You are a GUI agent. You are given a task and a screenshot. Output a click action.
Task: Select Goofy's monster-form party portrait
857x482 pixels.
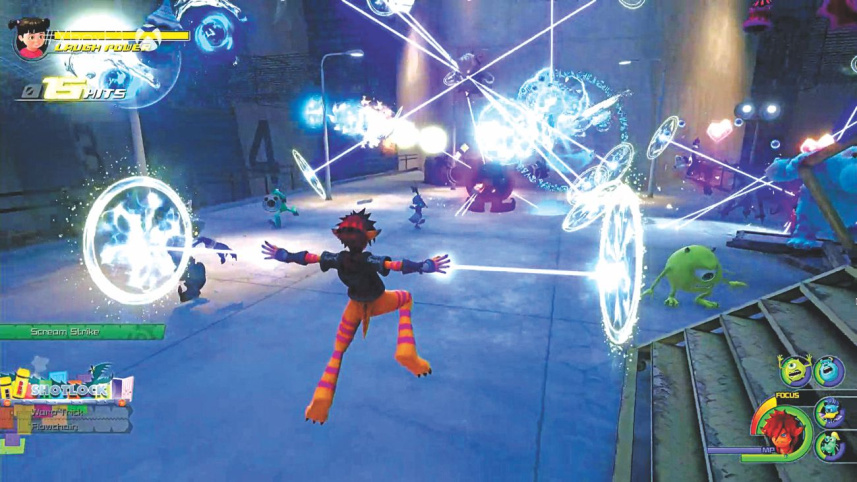(x=829, y=445)
